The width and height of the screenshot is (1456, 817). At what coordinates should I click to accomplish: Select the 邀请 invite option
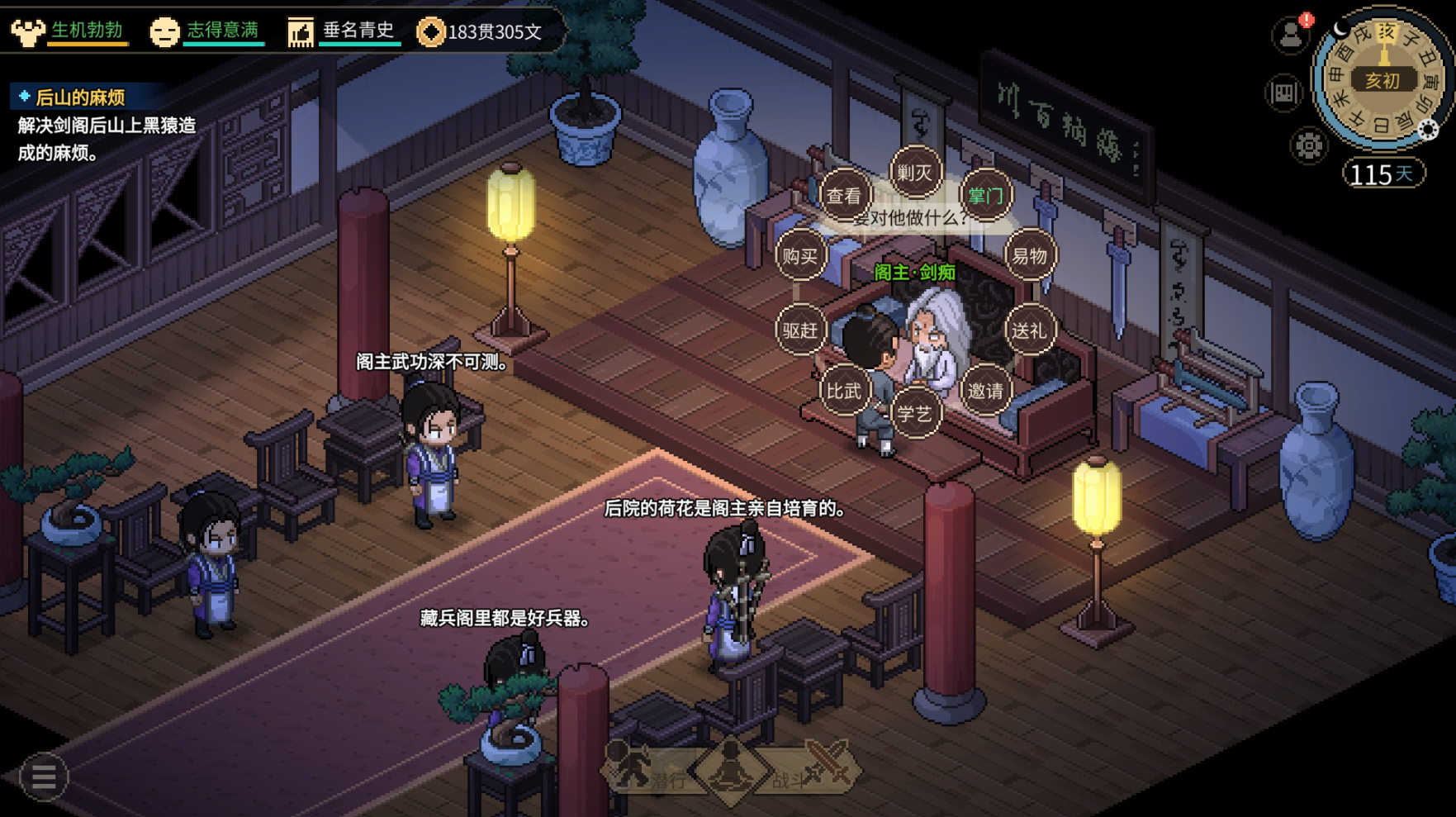(985, 391)
